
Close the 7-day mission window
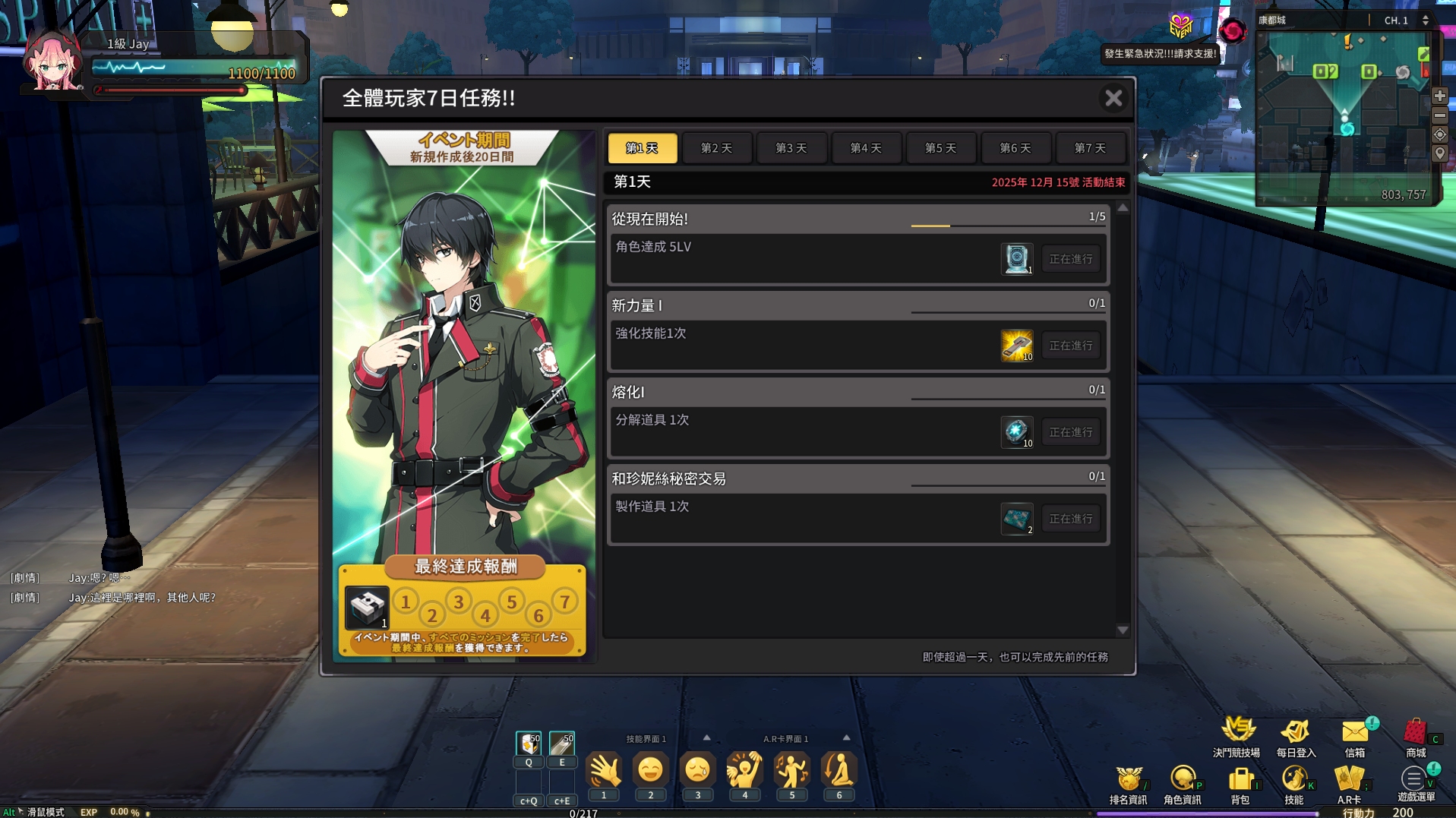(1113, 98)
